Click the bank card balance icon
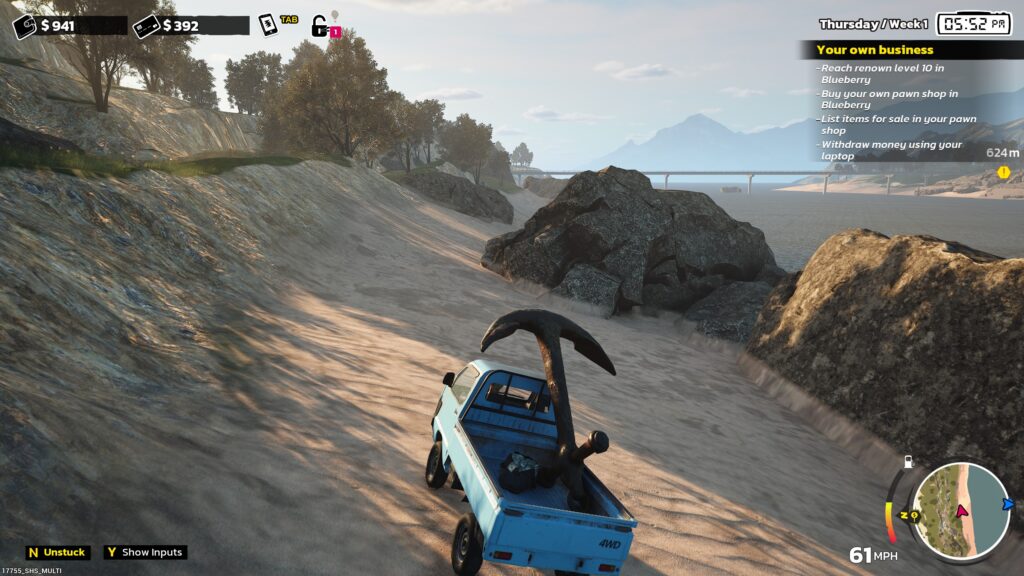The width and height of the screenshot is (1024, 576). (146, 26)
